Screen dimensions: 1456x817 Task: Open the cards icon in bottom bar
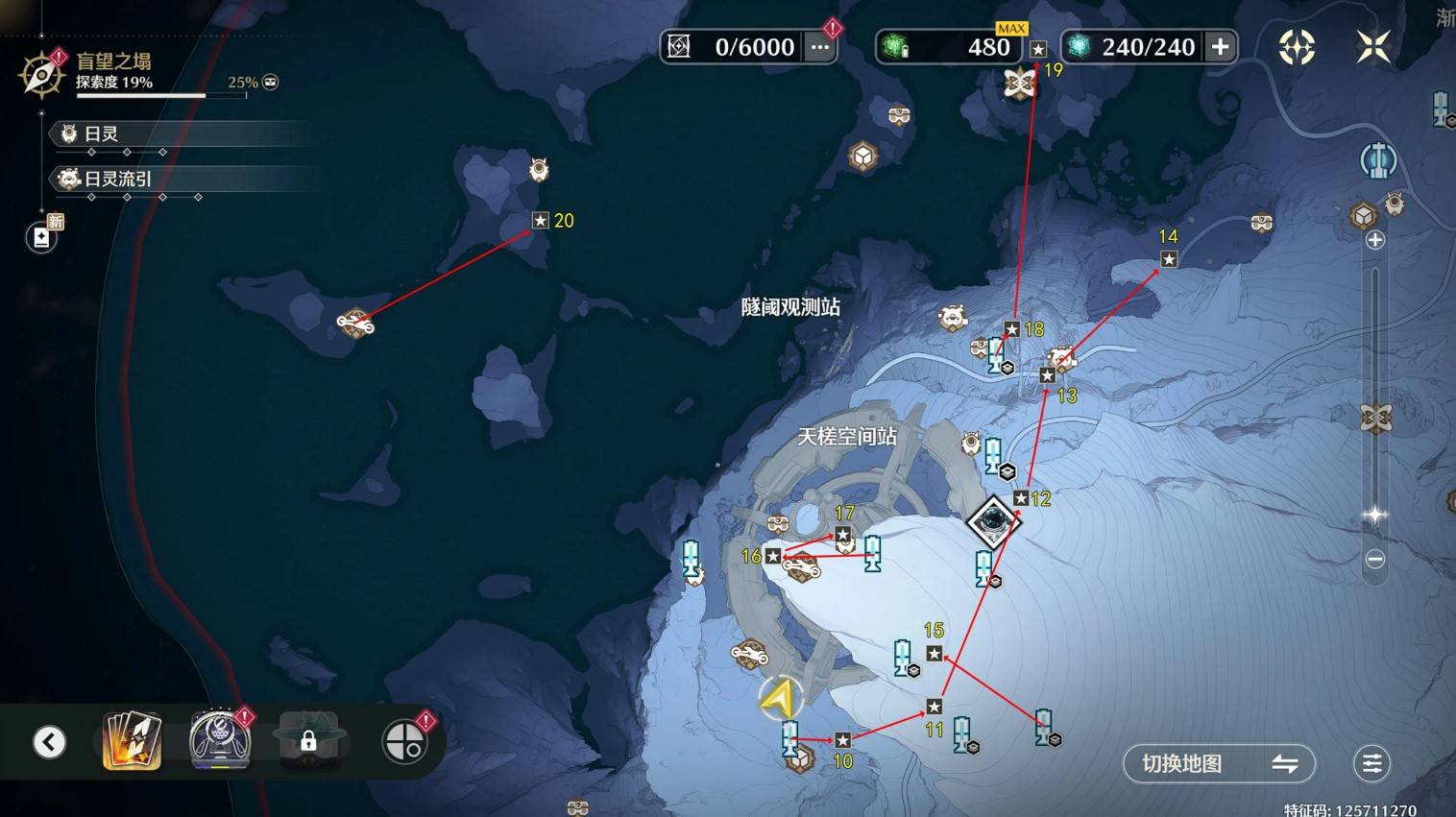click(132, 740)
